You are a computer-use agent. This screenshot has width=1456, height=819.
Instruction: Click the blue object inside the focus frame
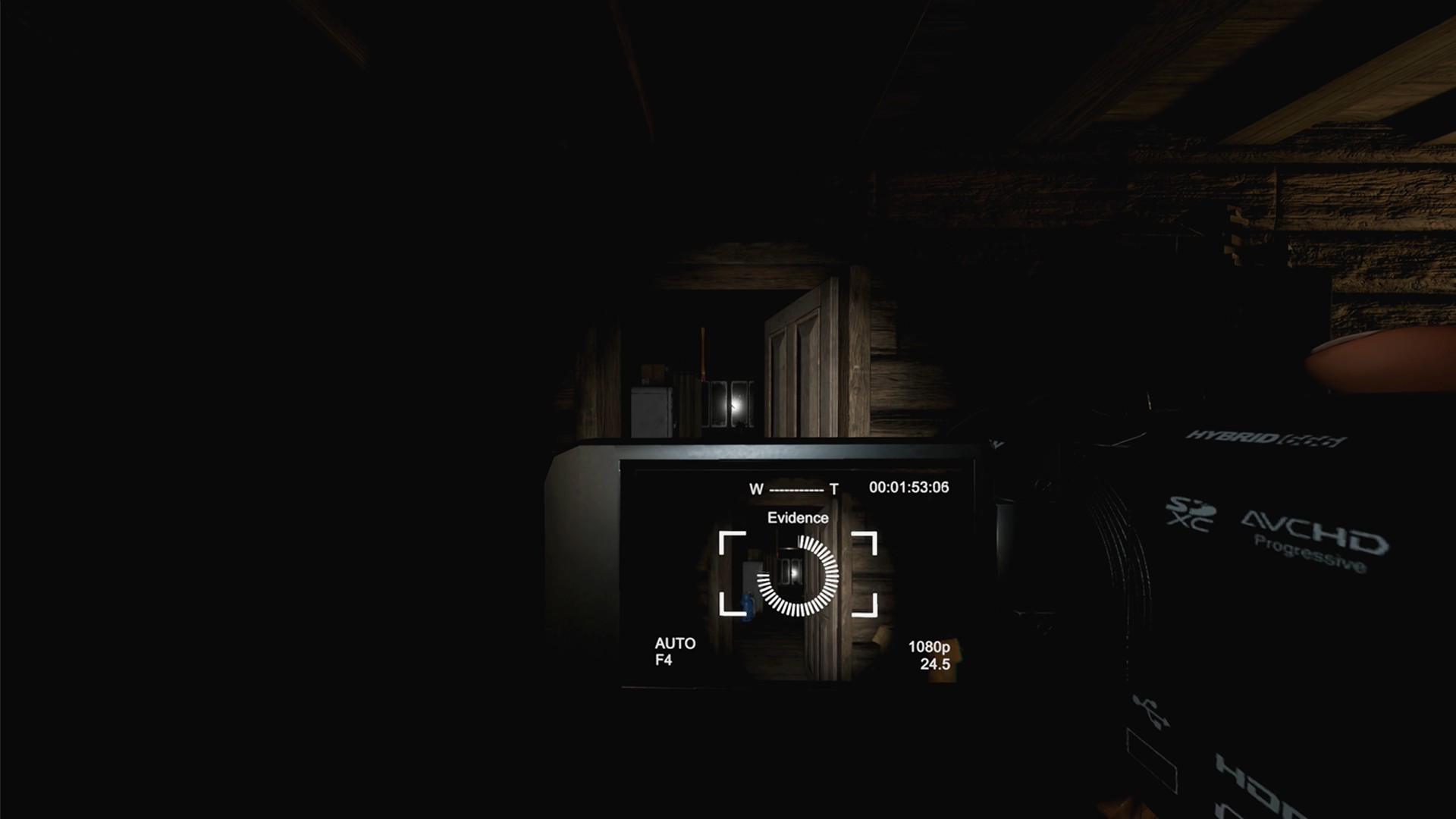click(746, 604)
